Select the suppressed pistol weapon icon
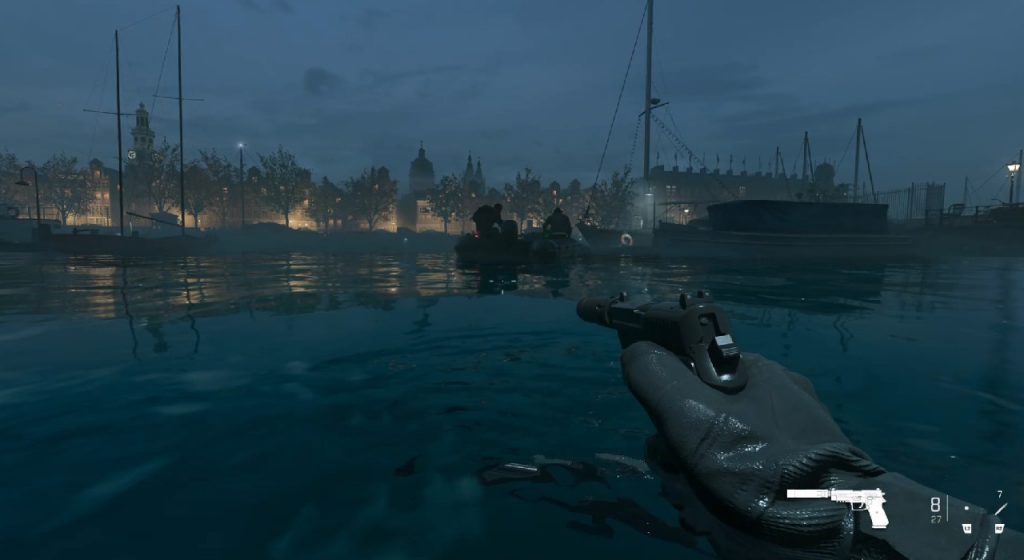Image resolution: width=1024 pixels, height=560 pixels. 838,504
